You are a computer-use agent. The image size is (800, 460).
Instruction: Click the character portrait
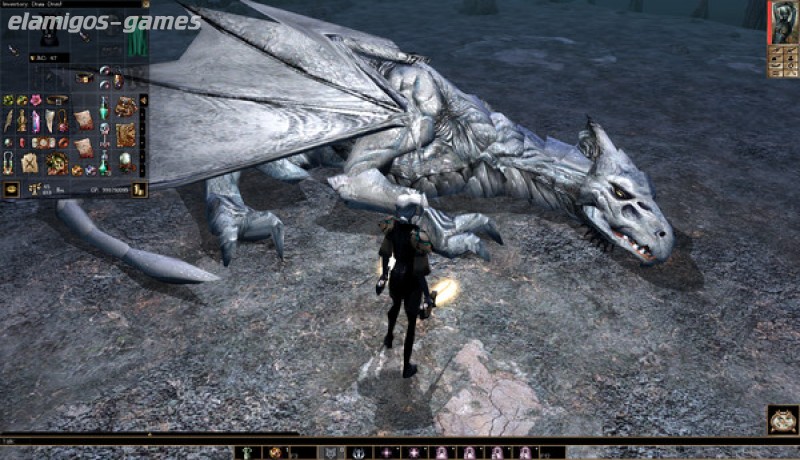(x=781, y=22)
